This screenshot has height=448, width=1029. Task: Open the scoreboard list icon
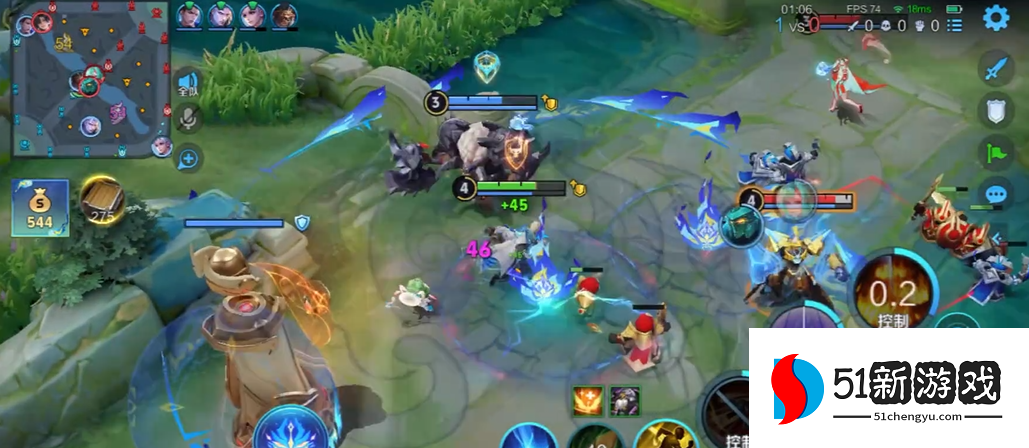pyautogui.click(x=954, y=25)
